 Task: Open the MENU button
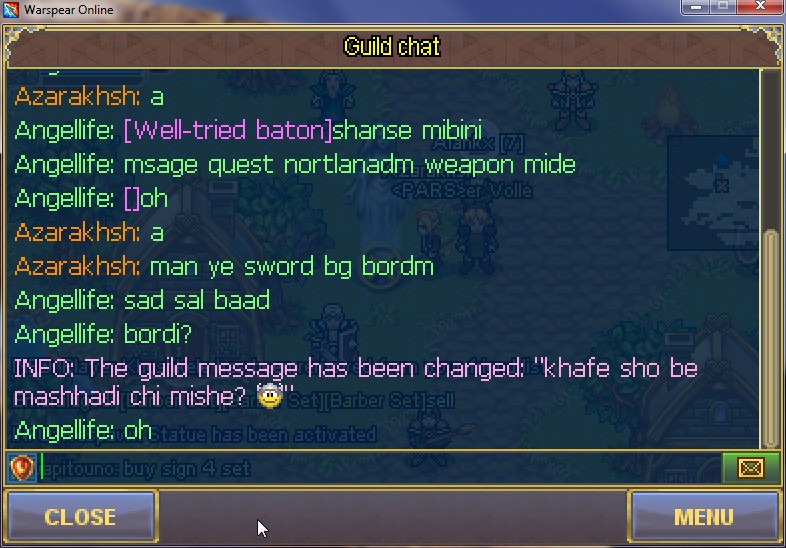pos(703,517)
